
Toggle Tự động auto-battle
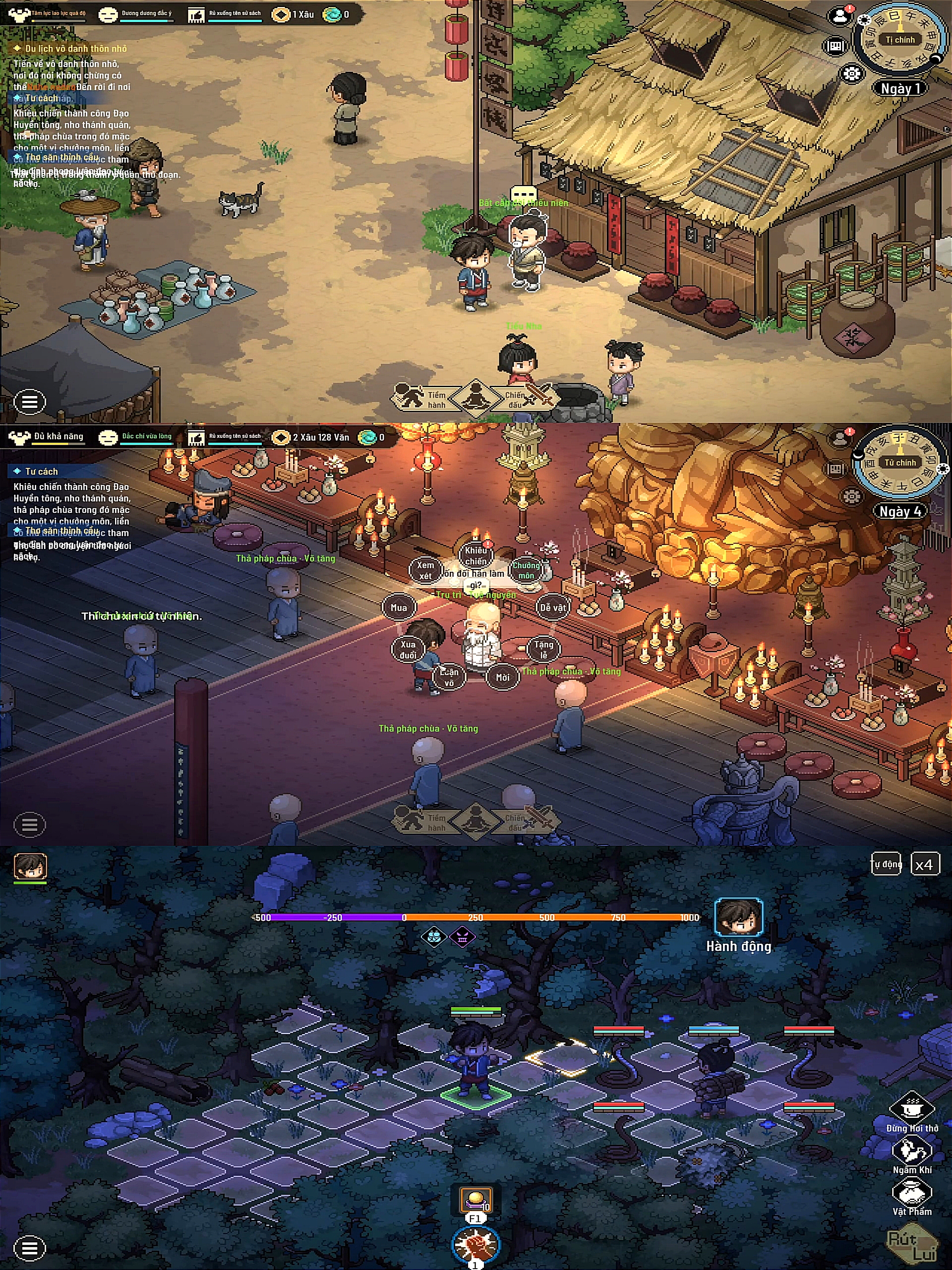point(886,865)
